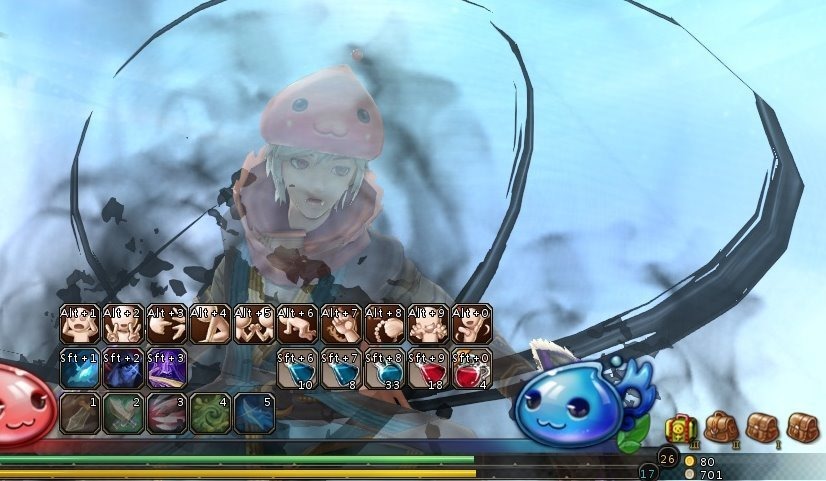Use the emote in the Alt+1 slot
826x481 pixels.
[80, 324]
